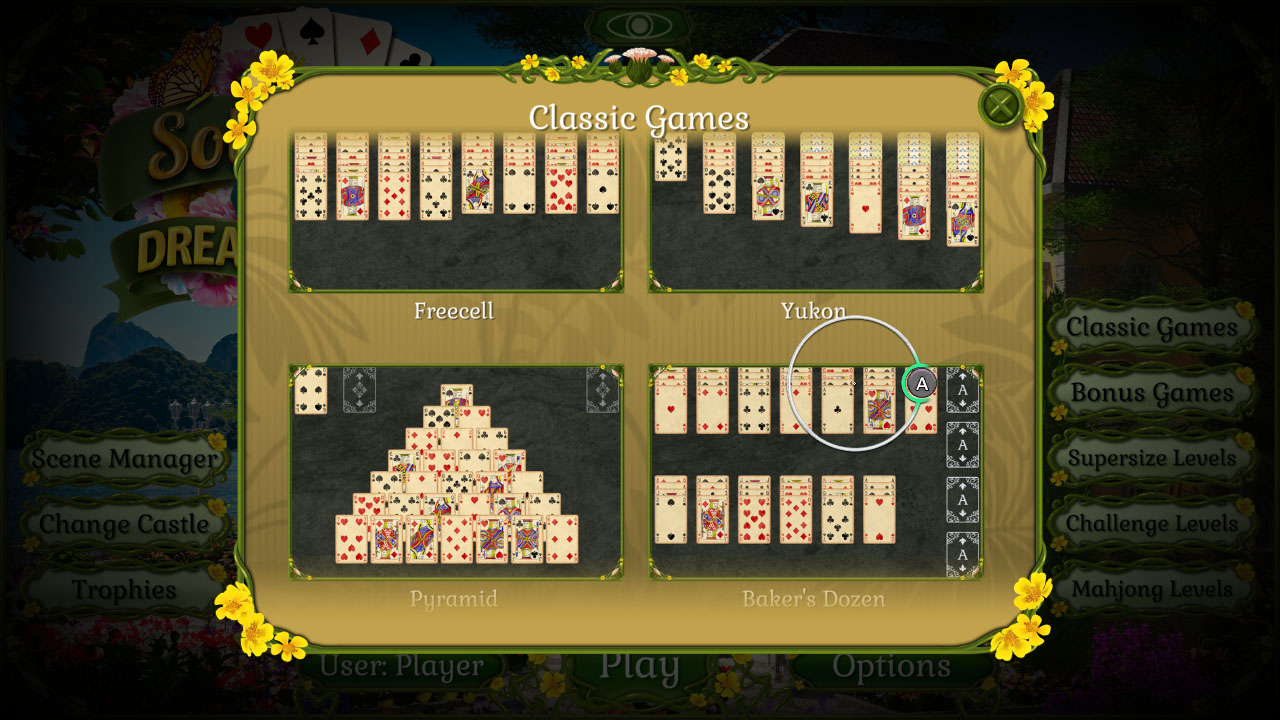The height and width of the screenshot is (720, 1280).
Task: Switch to the Classic Games category
Action: click(1151, 327)
